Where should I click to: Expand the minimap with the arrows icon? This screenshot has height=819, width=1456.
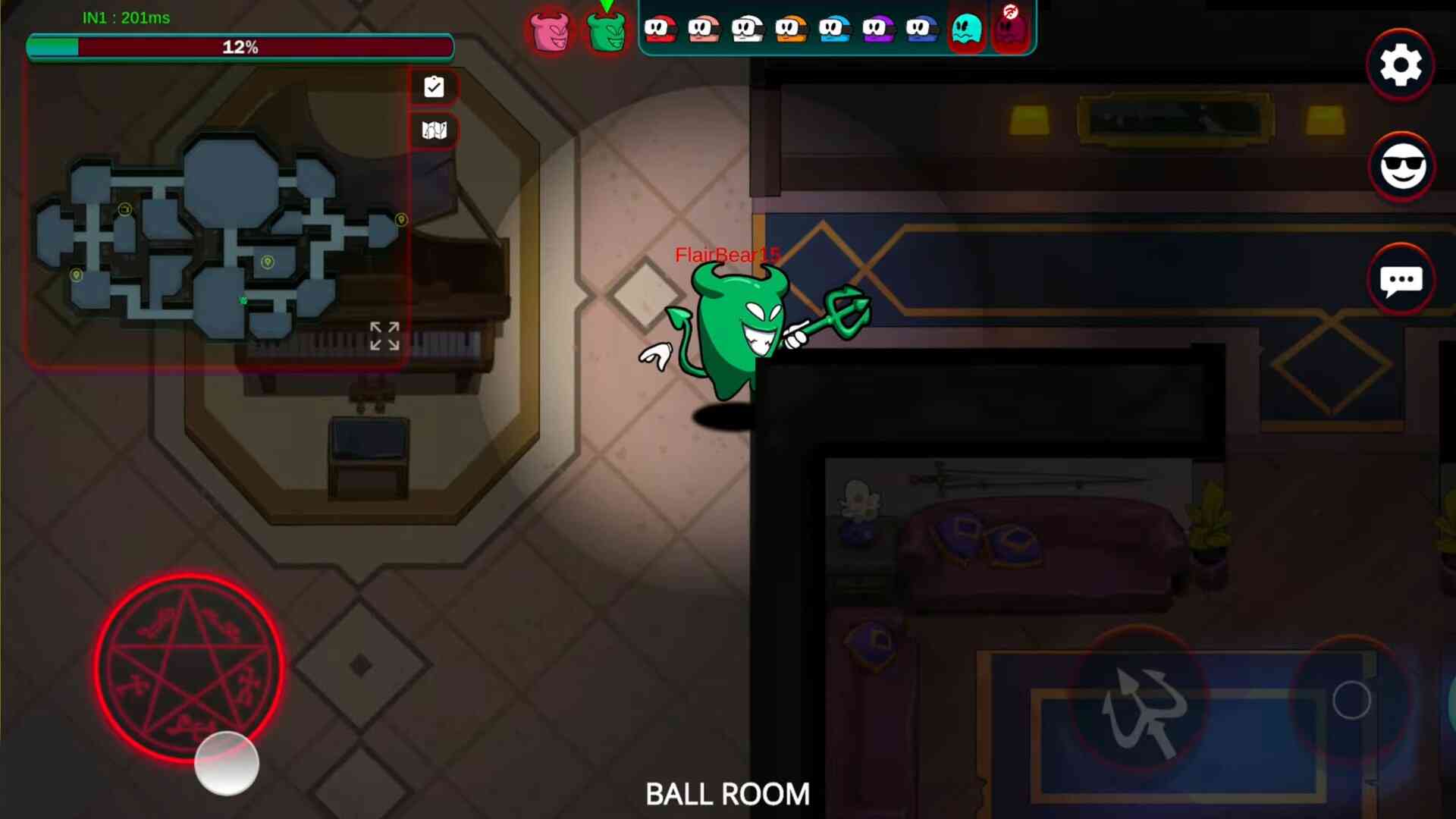pos(384,336)
